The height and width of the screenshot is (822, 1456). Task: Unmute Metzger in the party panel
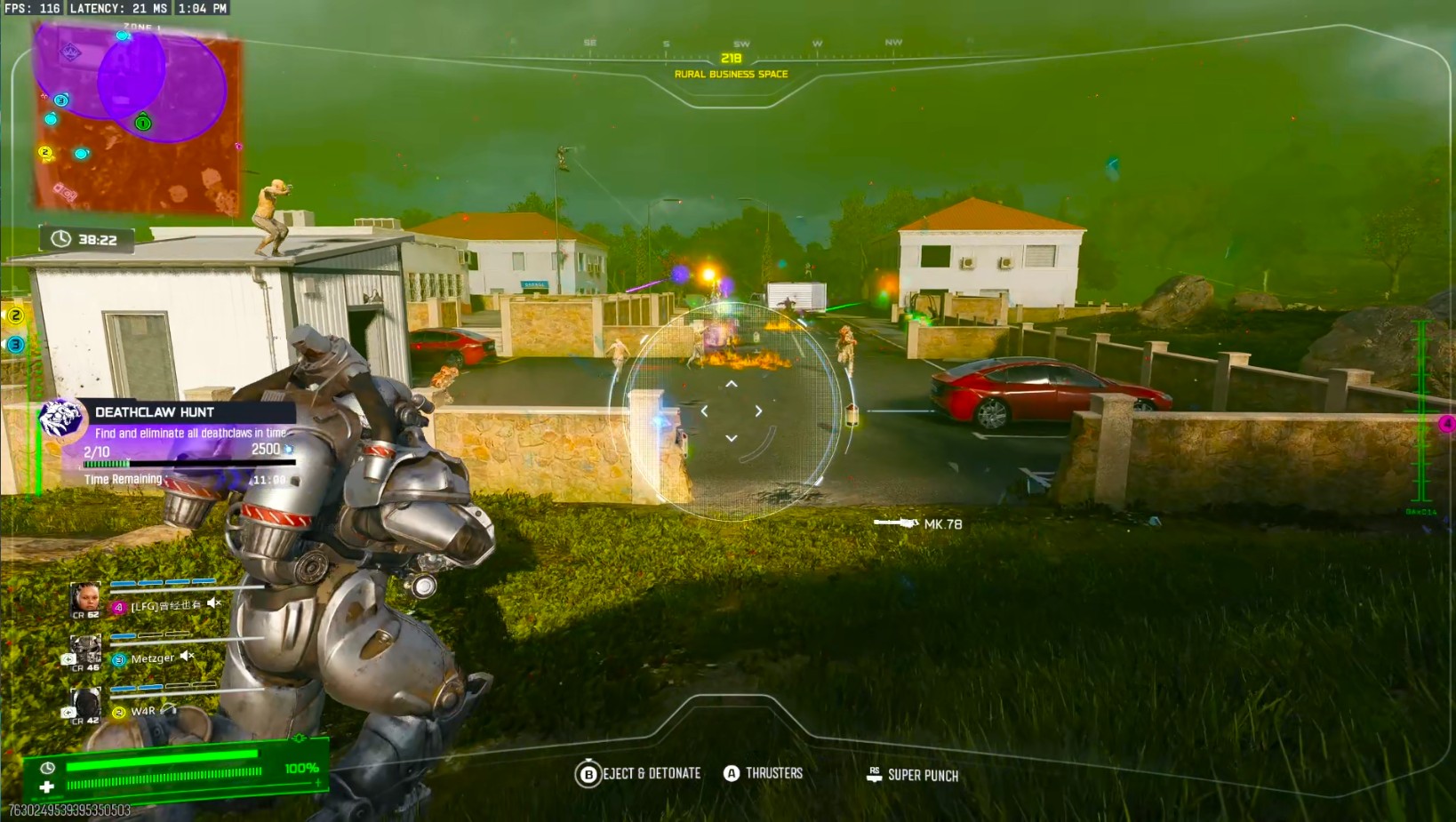pyautogui.click(x=185, y=658)
